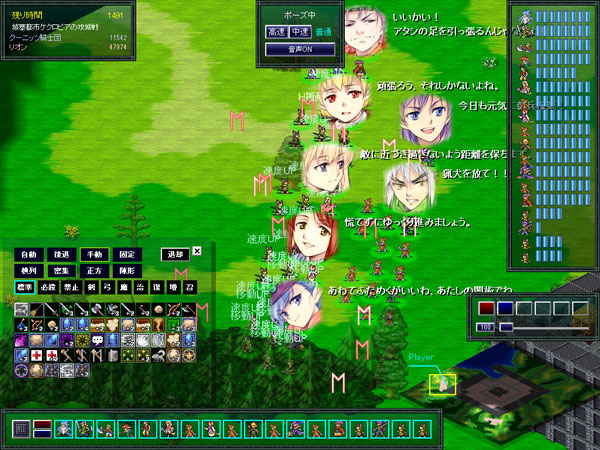Click the speech bubble skill icon
This screenshot has width=600, height=450.
pos(98,341)
